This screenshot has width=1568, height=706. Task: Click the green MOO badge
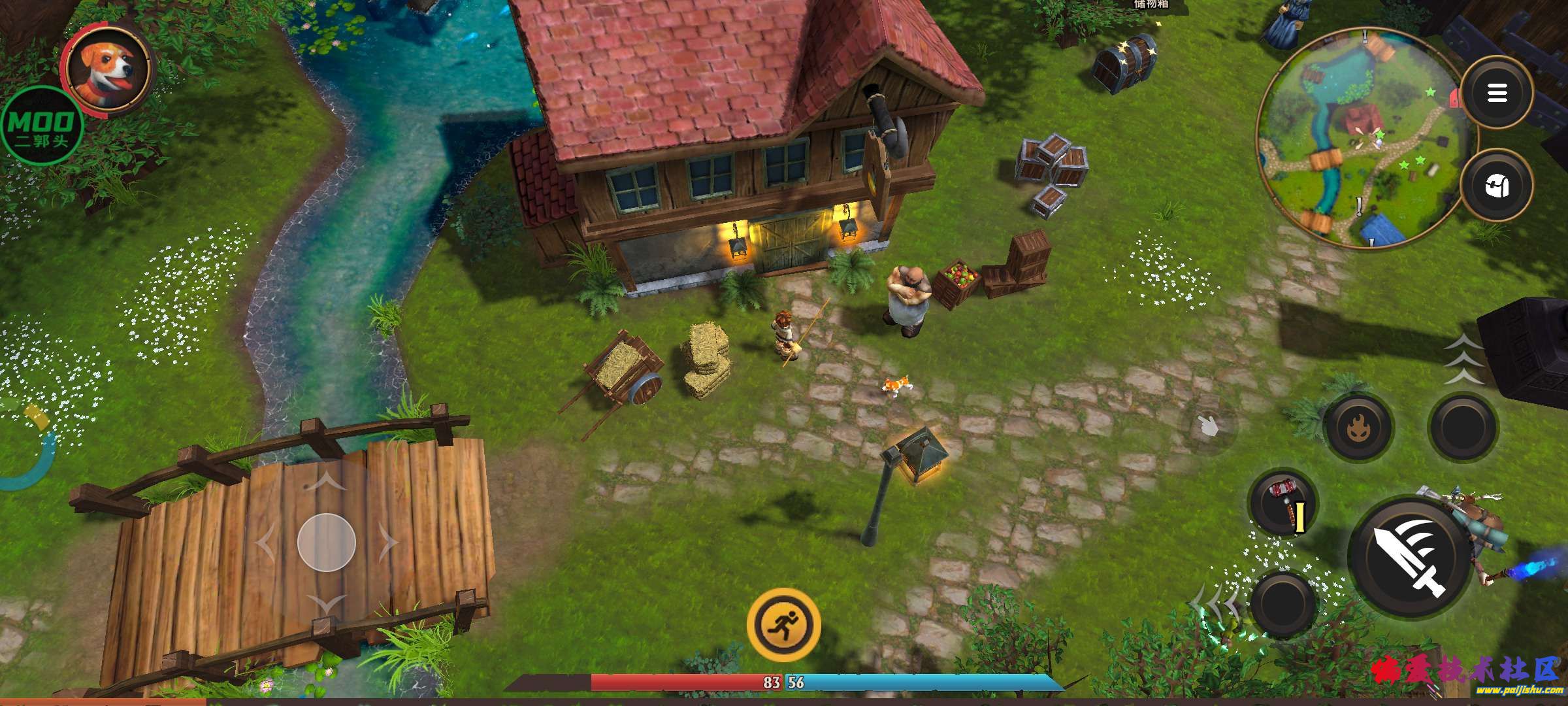pos(42,126)
